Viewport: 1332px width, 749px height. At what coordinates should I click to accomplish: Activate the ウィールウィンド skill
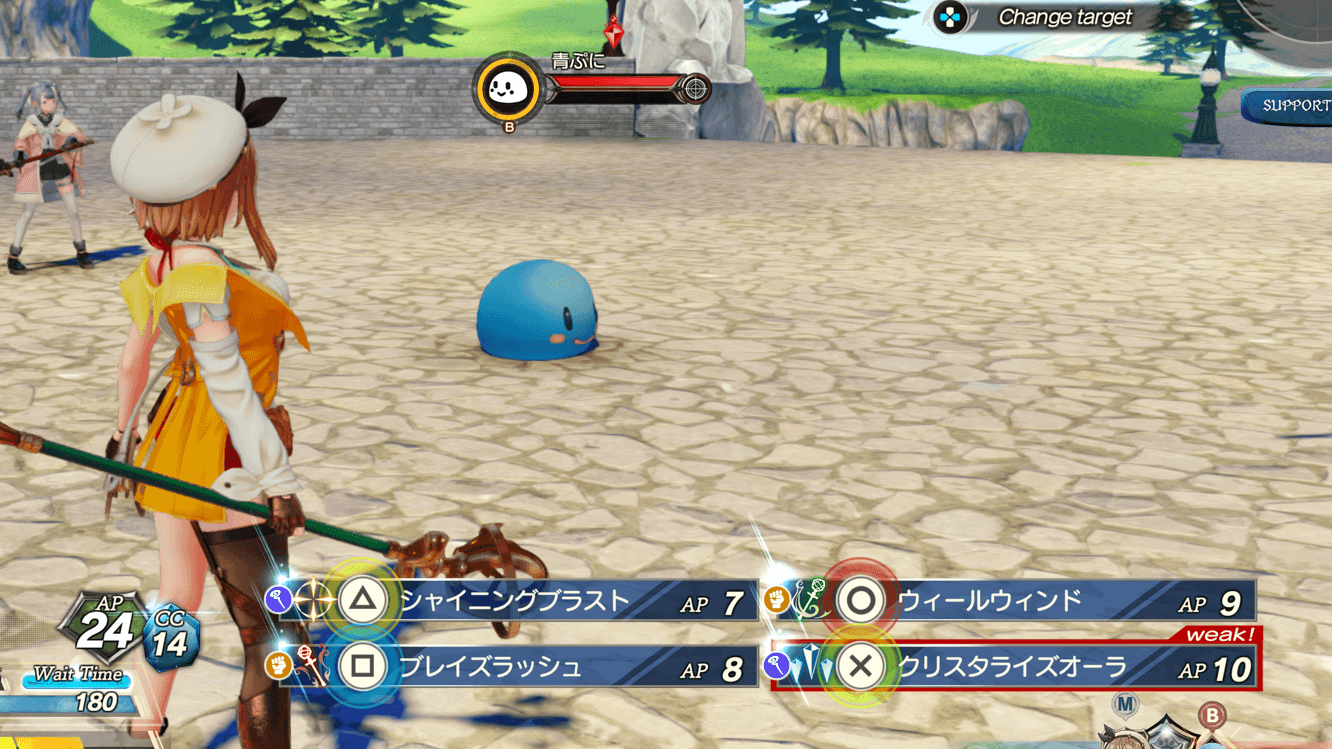coord(1010,601)
